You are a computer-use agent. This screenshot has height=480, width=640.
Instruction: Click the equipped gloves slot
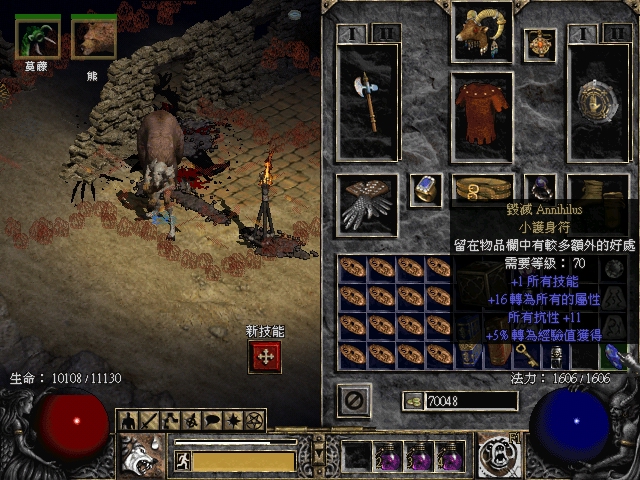pyautogui.click(x=366, y=203)
